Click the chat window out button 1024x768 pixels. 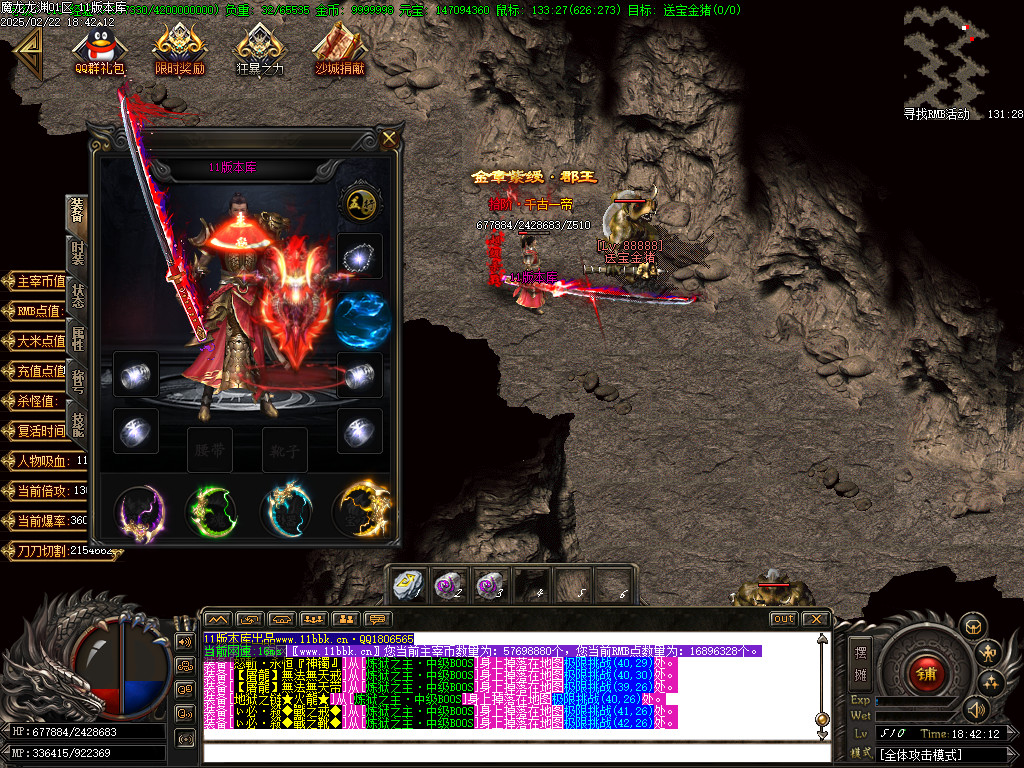click(x=784, y=619)
